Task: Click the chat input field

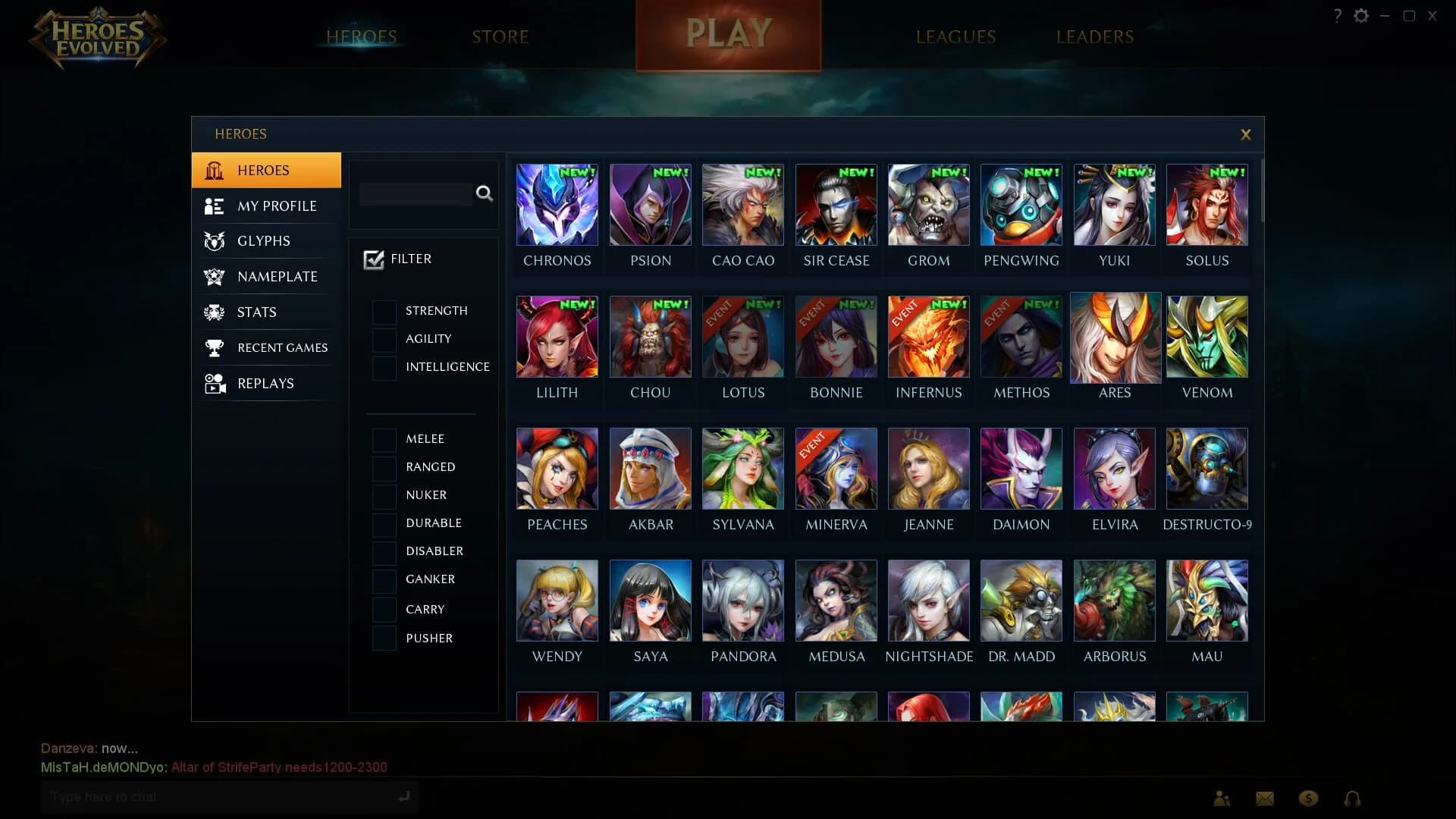Action: pos(220,797)
